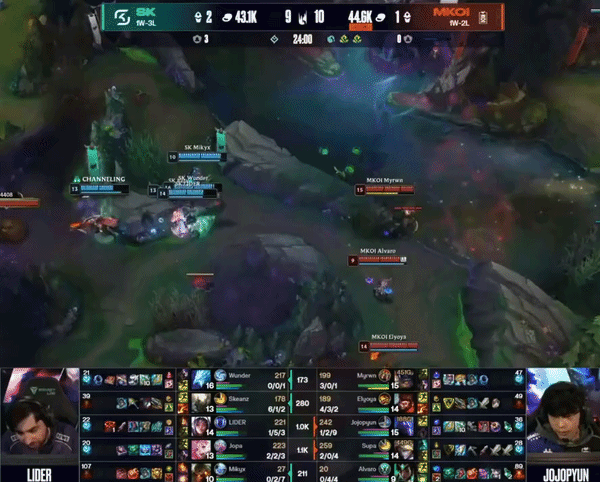
Task: Select Wunder's champion portrait in the scoreboard
Action: point(200,379)
